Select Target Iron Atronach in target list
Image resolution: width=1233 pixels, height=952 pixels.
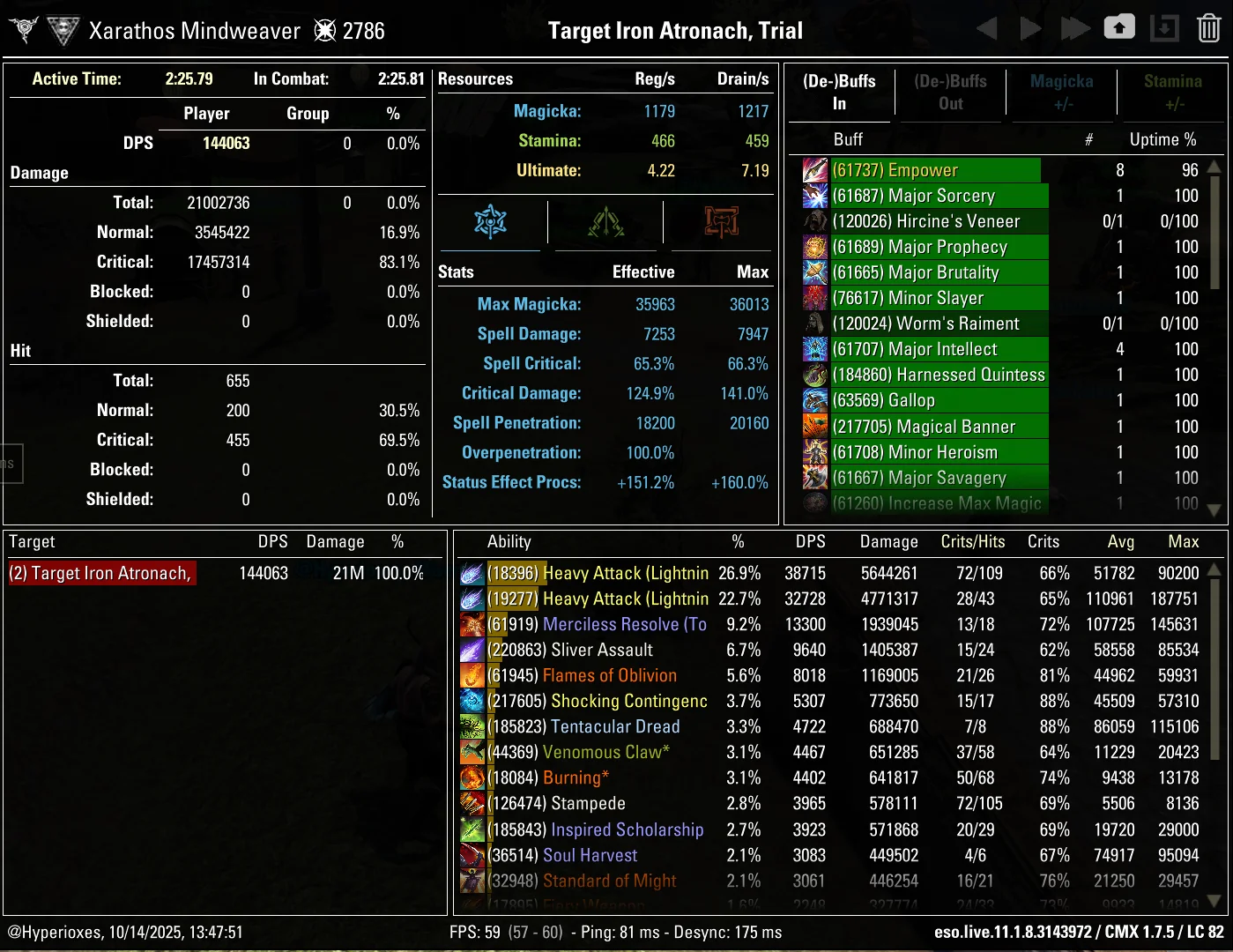(x=101, y=572)
